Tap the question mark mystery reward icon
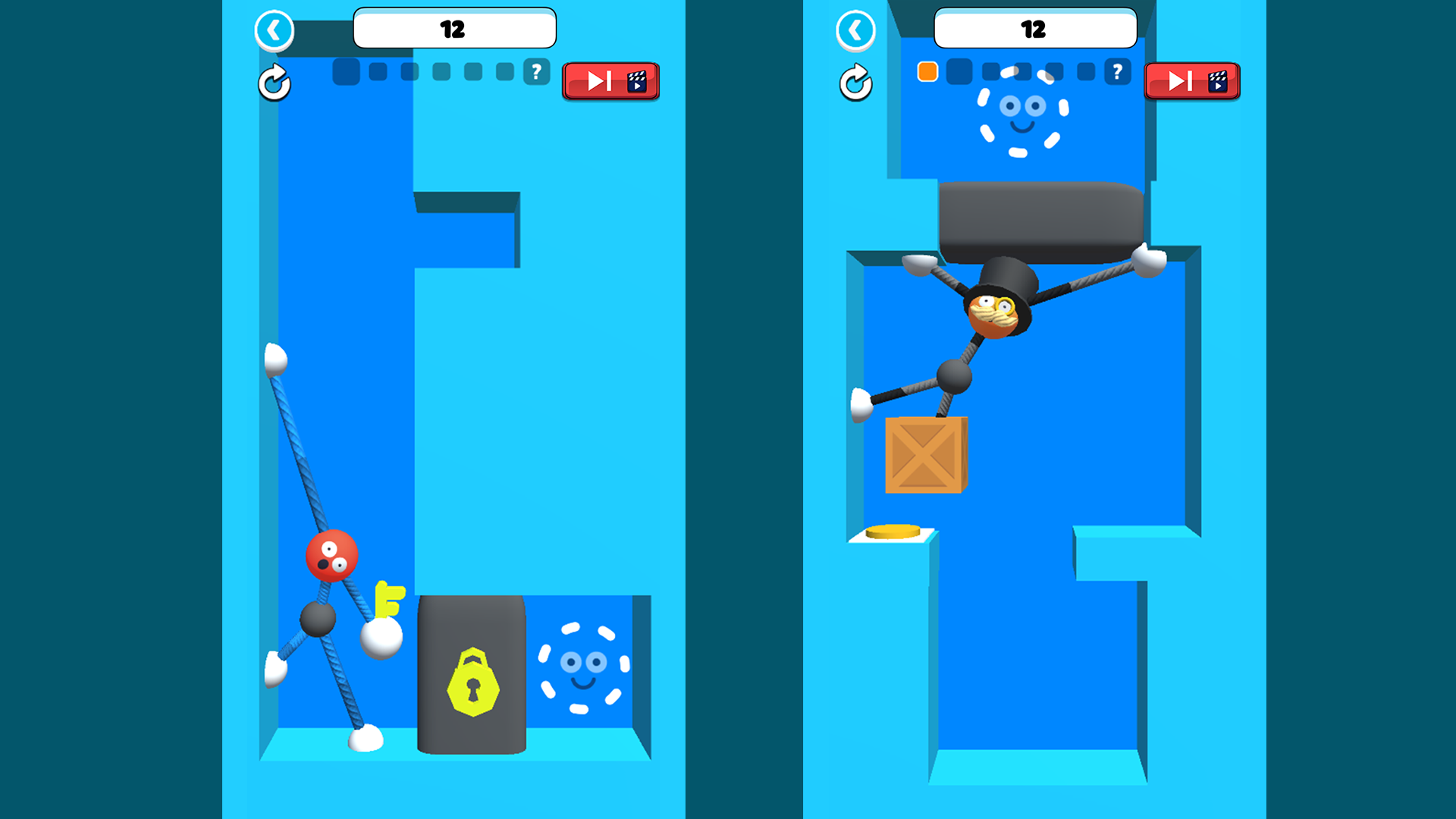This screenshot has height=819, width=1456. tap(536, 72)
